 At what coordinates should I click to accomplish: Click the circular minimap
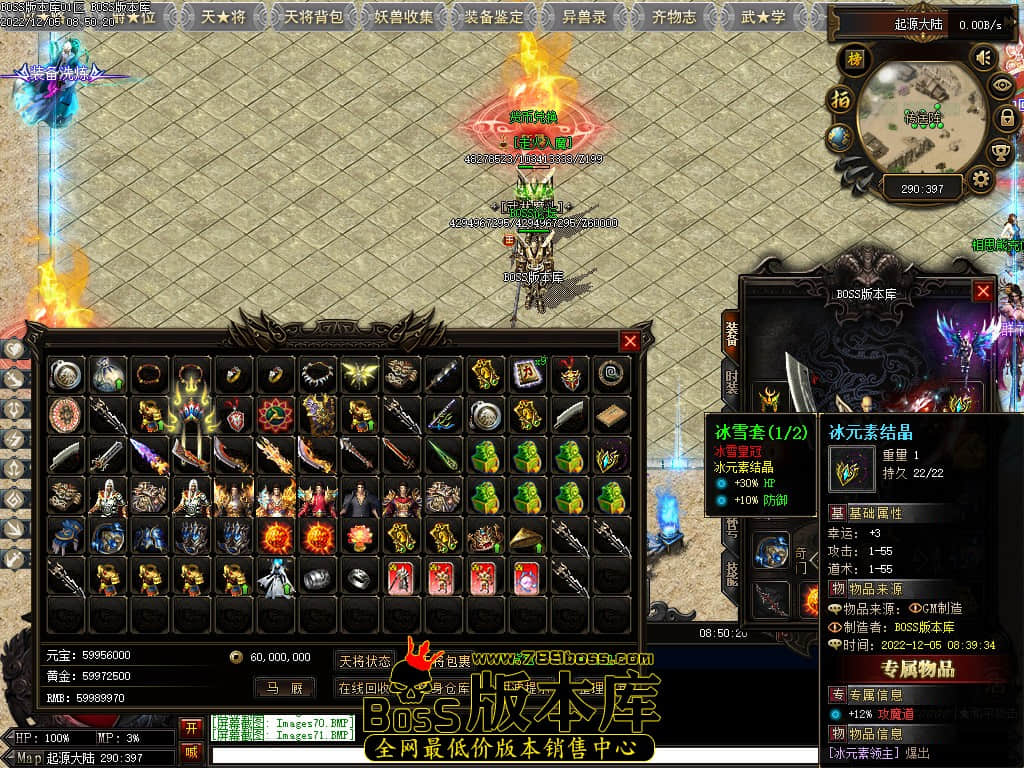tap(920, 118)
